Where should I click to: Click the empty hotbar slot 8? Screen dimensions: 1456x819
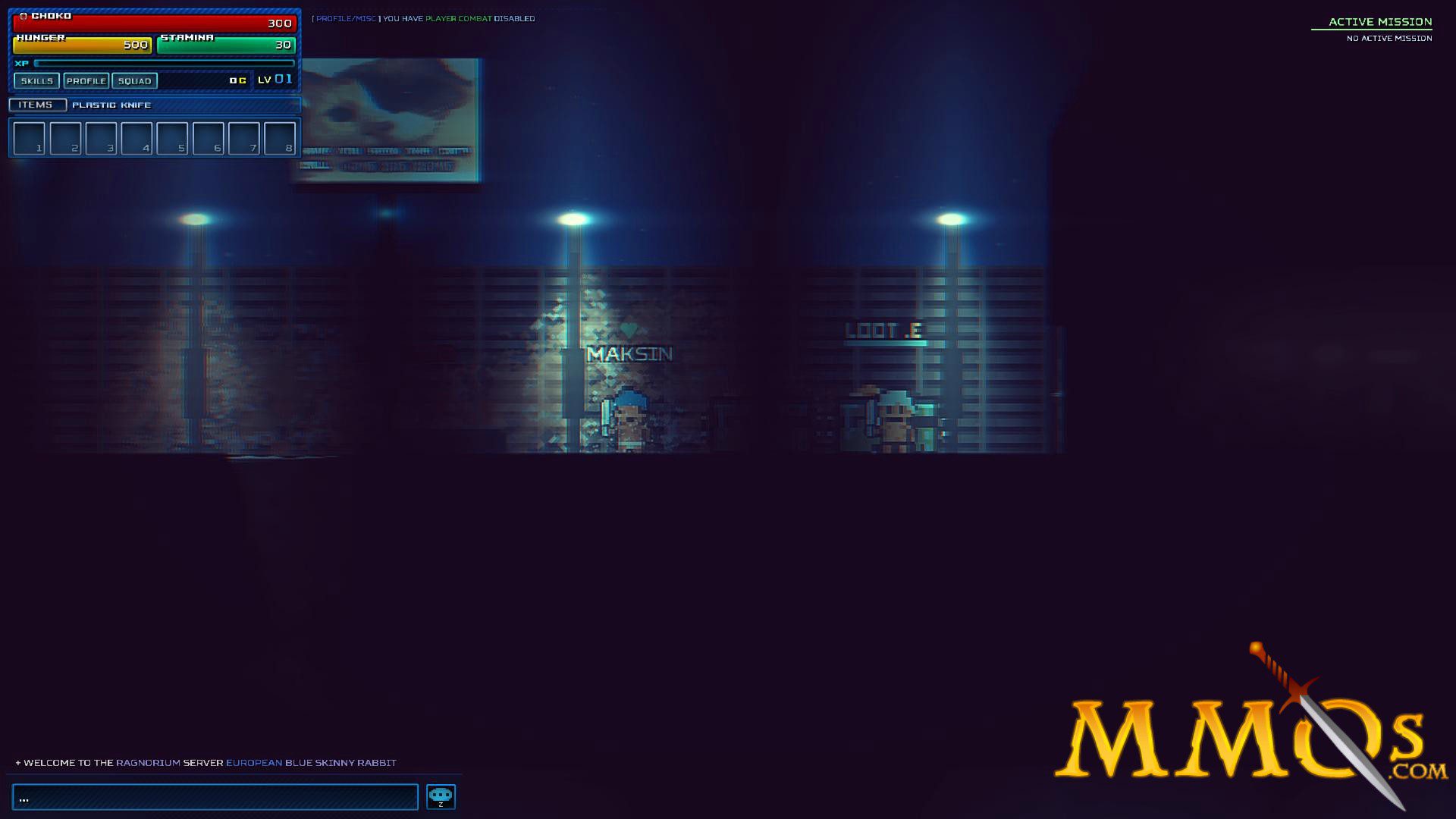click(x=280, y=138)
